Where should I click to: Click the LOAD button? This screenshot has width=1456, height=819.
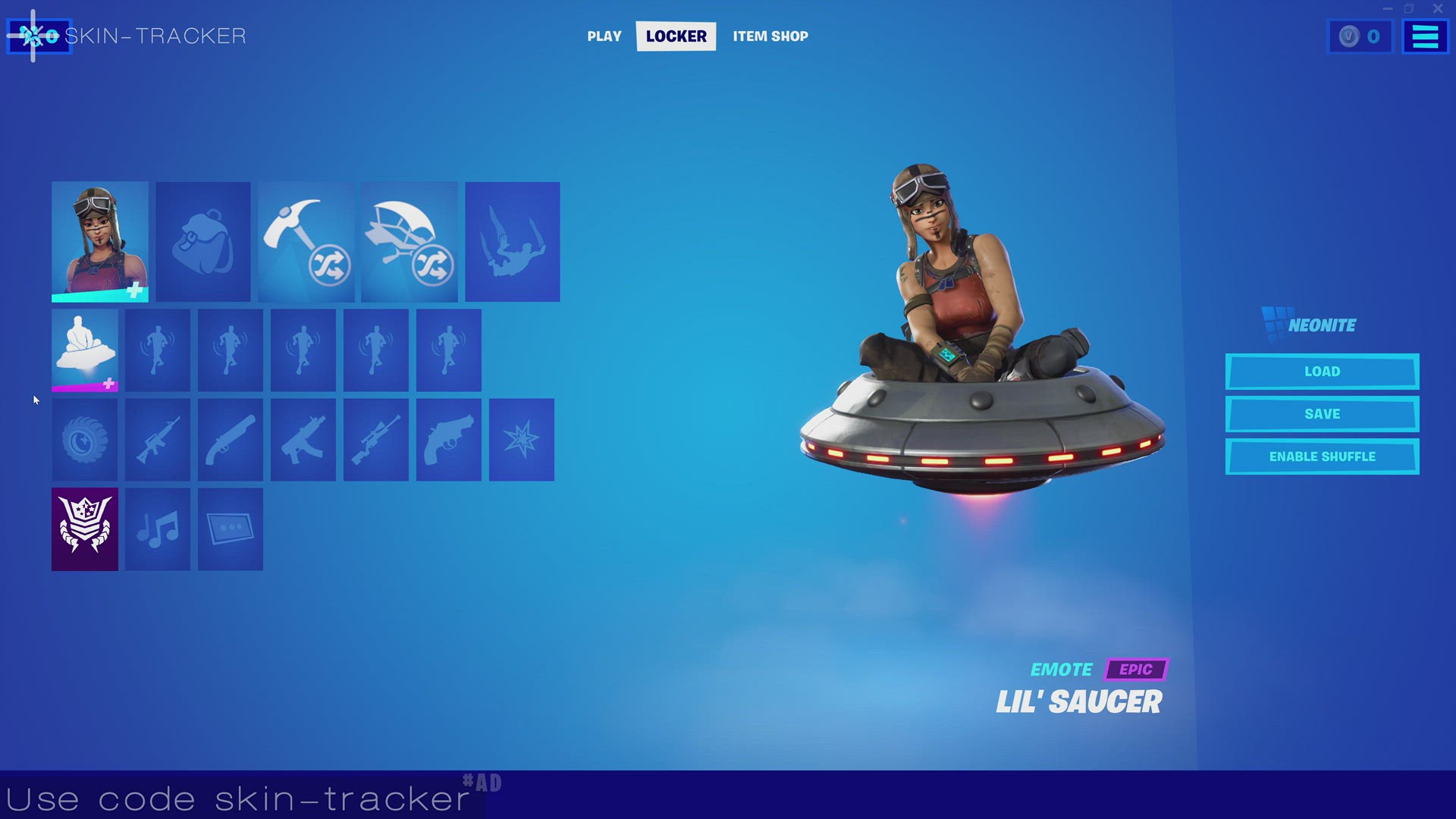click(1322, 371)
